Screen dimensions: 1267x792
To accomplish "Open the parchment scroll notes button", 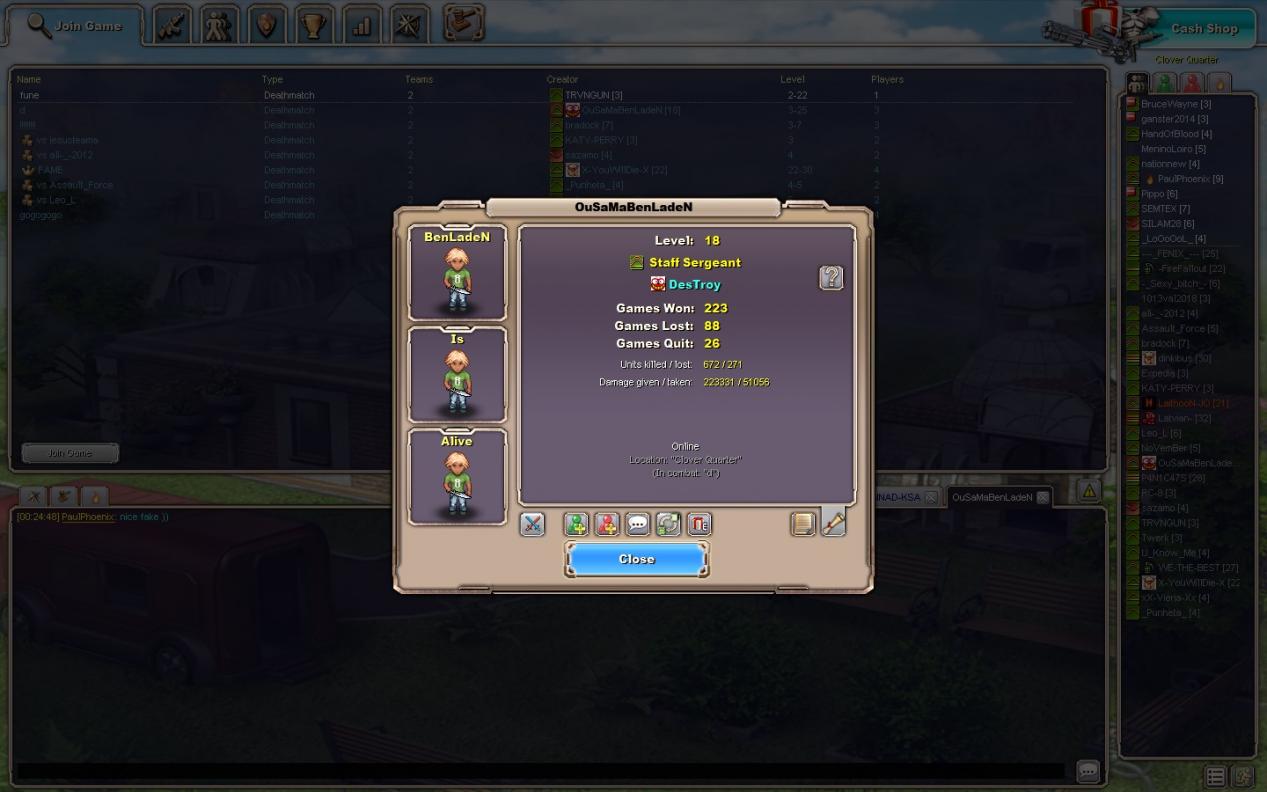I will (x=803, y=524).
